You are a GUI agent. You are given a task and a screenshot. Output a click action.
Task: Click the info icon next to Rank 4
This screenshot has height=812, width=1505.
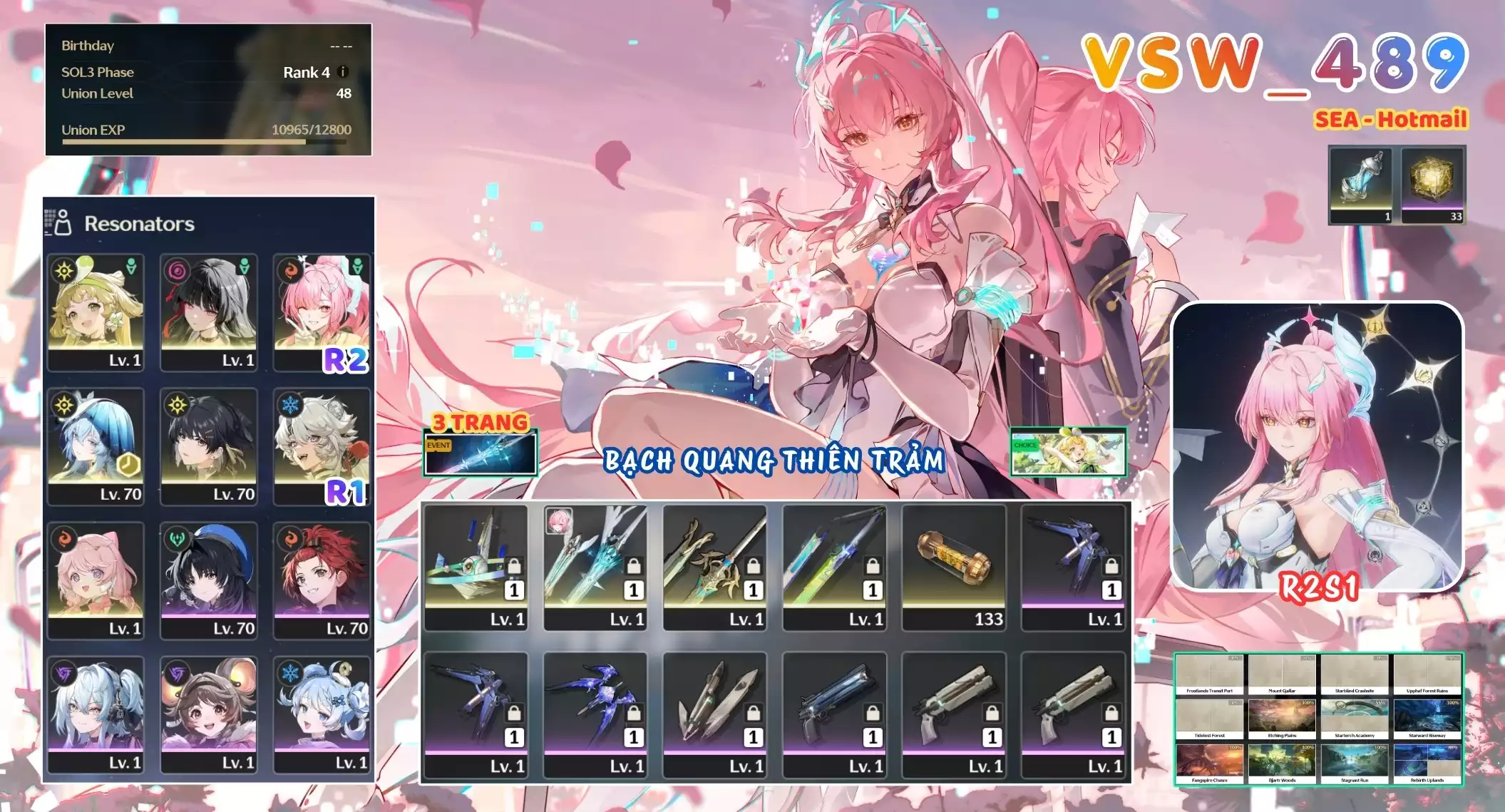pyautogui.click(x=341, y=72)
